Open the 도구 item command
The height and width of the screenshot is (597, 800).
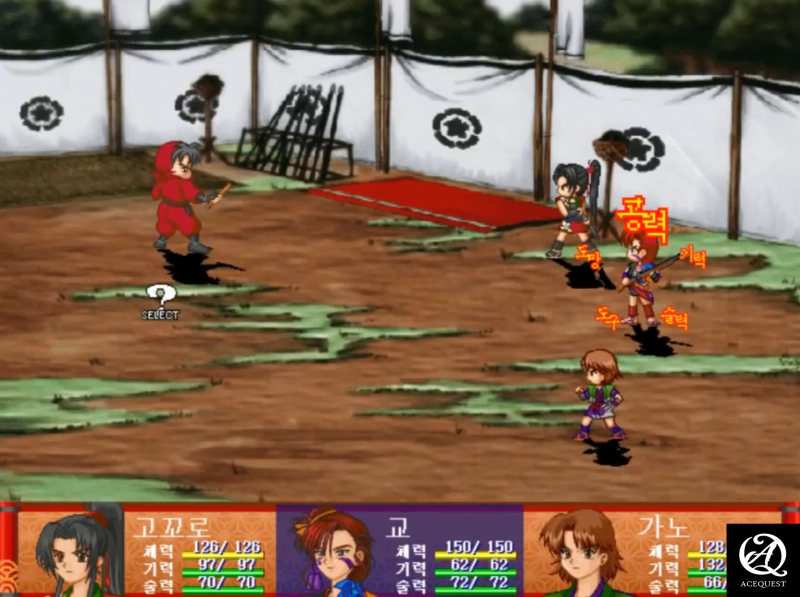point(608,318)
